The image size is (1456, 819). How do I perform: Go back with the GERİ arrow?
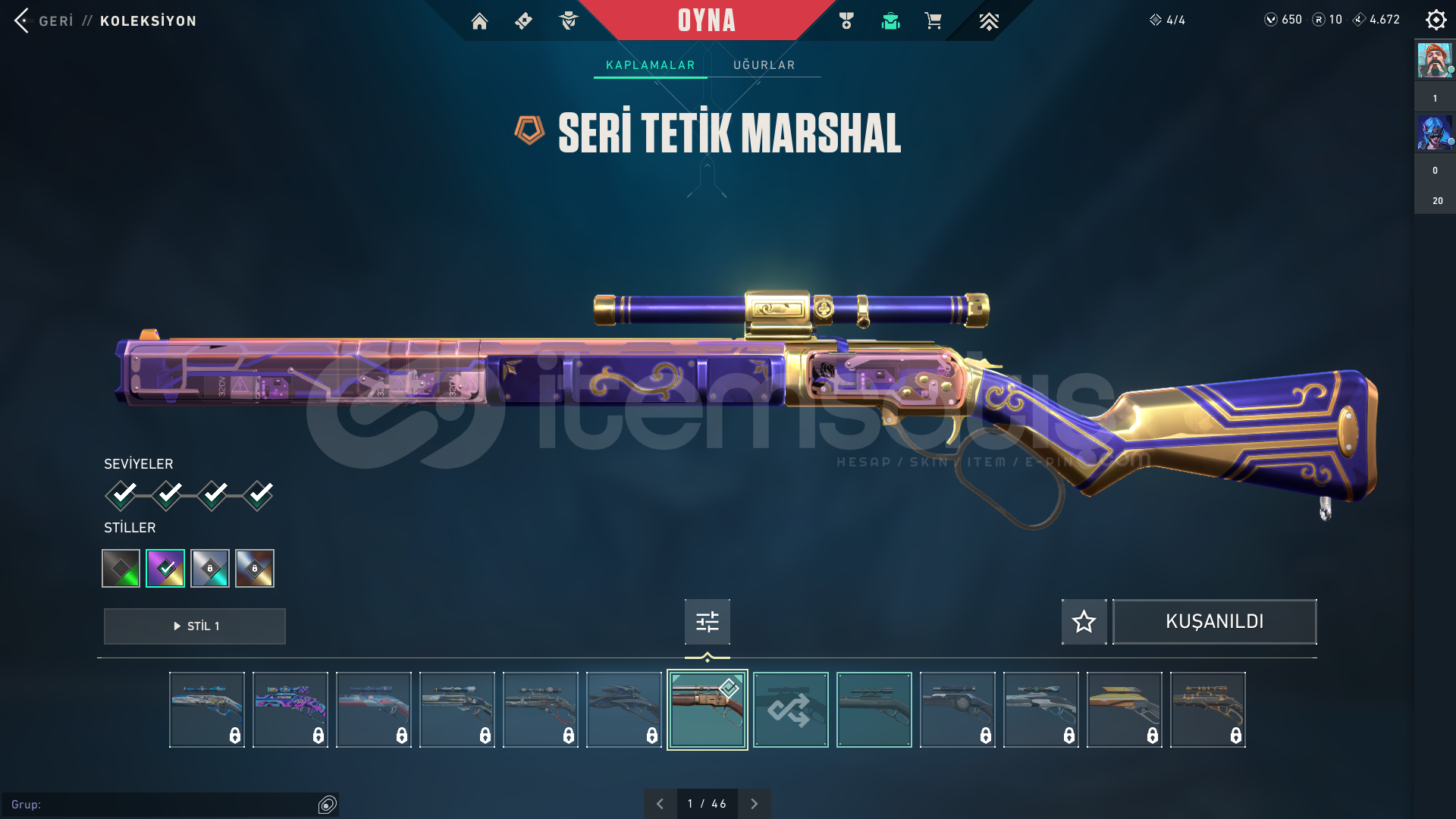click(x=23, y=20)
